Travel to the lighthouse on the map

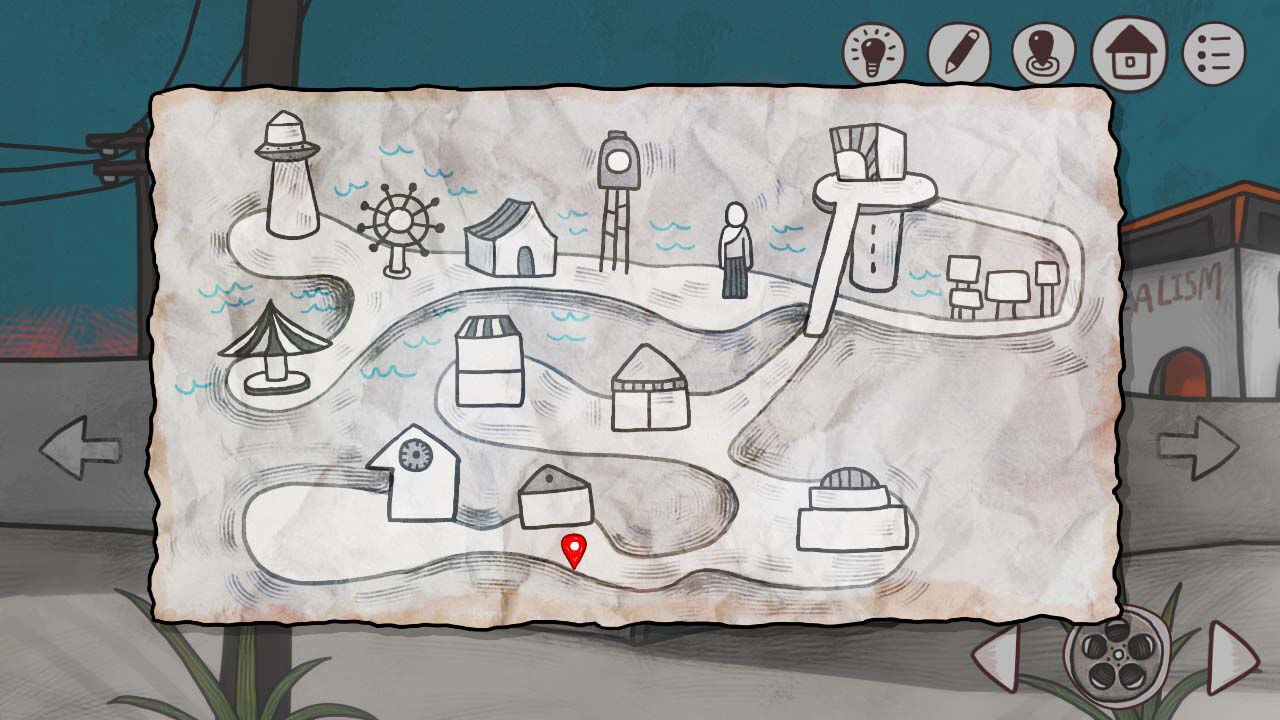coord(287,185)
